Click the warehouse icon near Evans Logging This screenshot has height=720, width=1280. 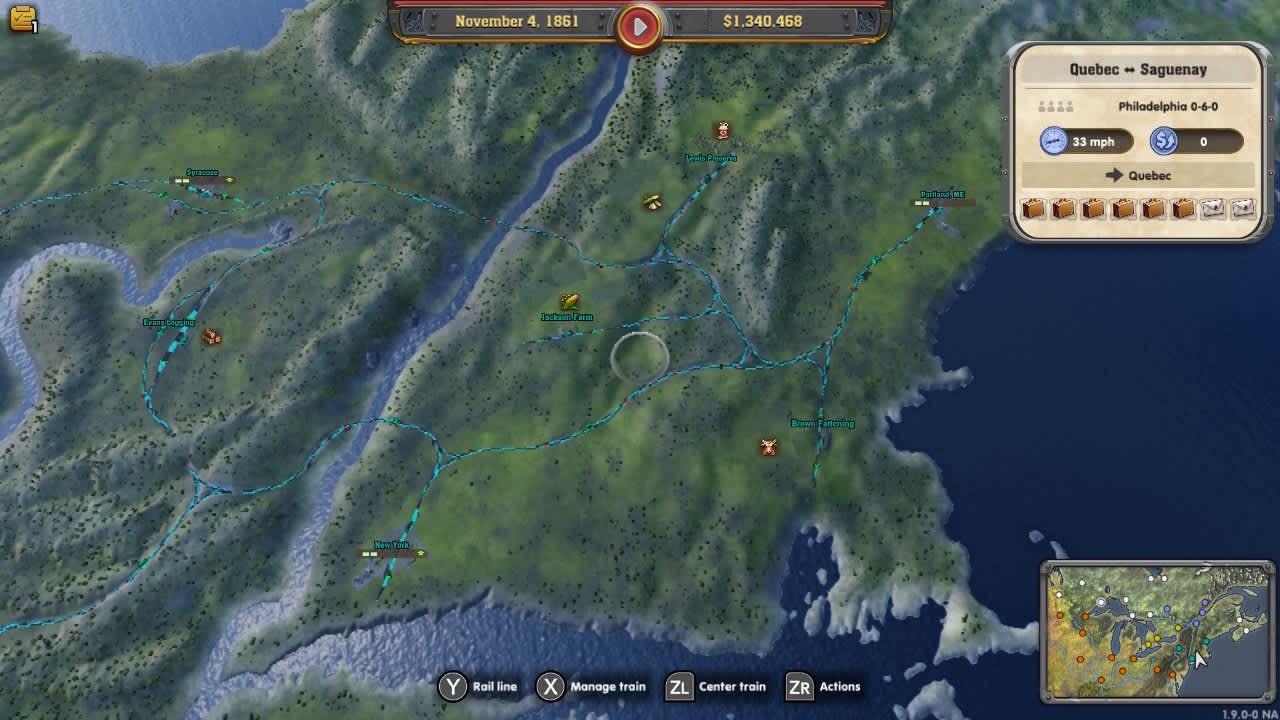point(211,339)
